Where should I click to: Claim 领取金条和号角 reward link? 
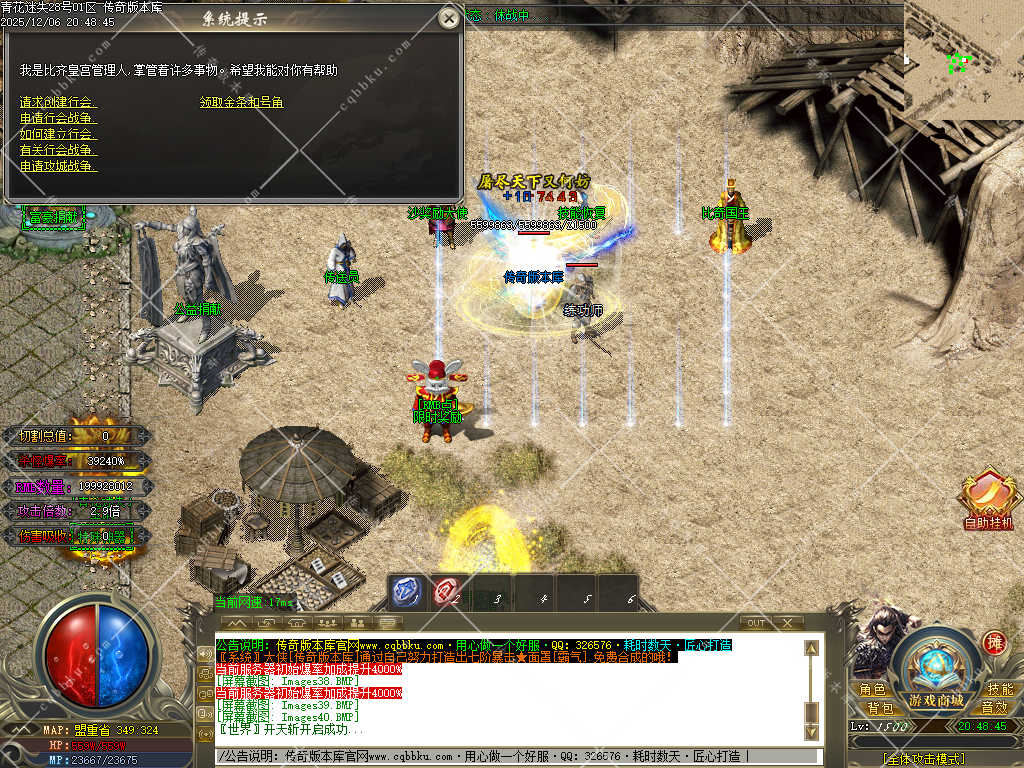242,102
